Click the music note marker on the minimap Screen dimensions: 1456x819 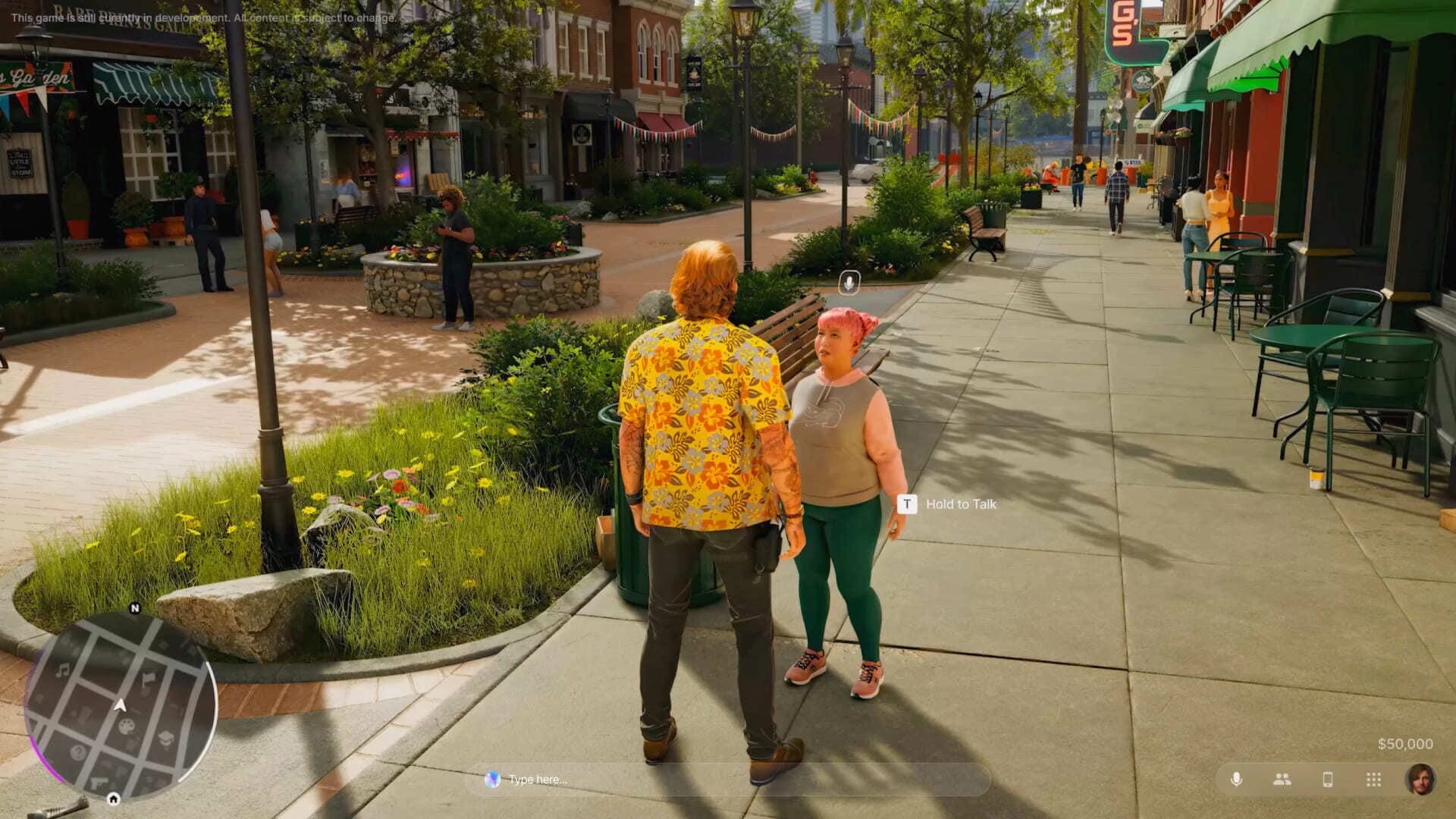pyautogui.click(x=63, y=670)
